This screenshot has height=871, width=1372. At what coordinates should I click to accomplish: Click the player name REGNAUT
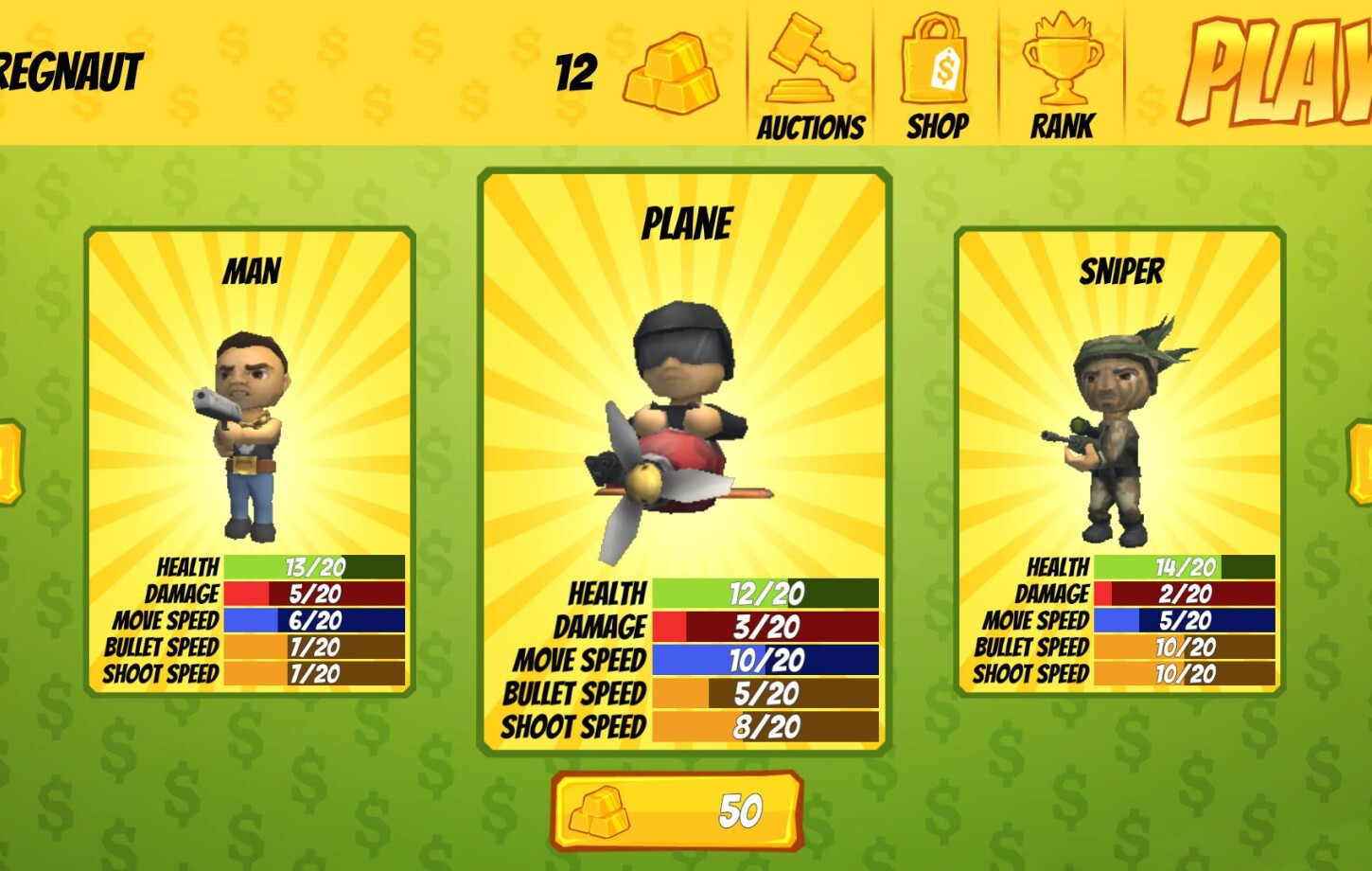coord(71,68)
